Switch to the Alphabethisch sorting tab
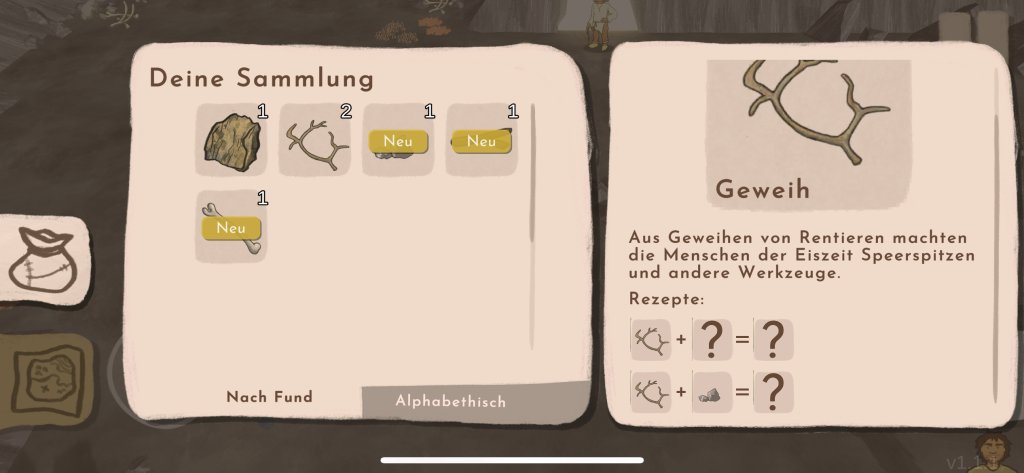The width and height of the screenshot is (1024, 473). [450, 401]
